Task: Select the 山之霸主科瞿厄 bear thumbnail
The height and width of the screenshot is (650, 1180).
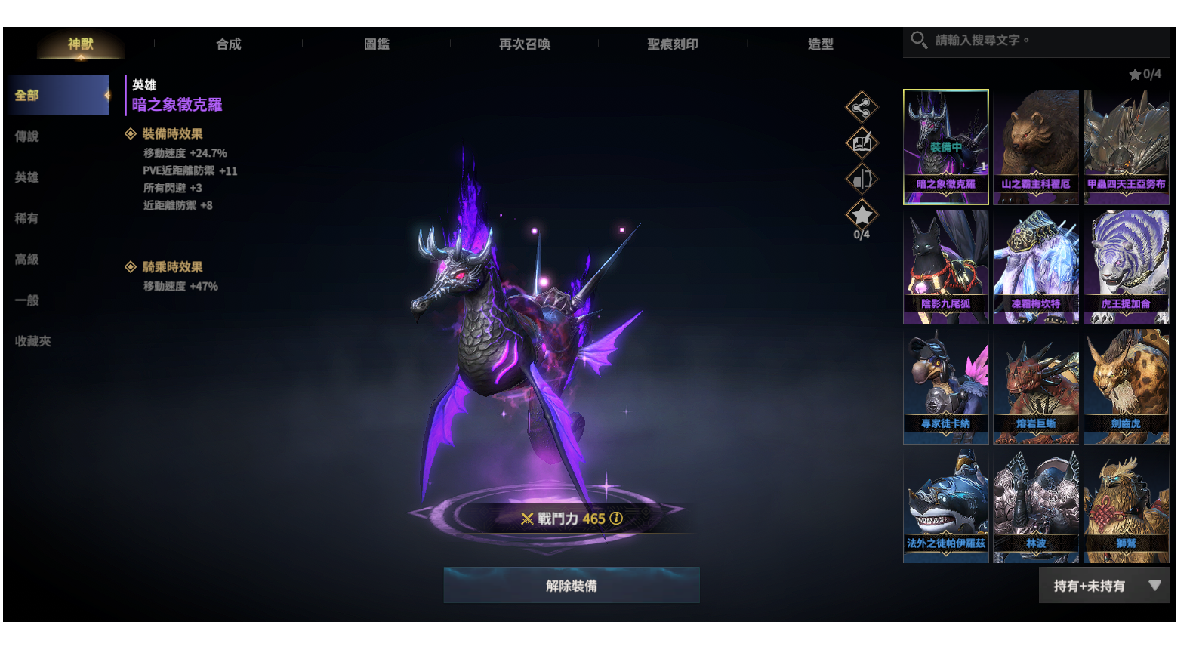Action: (x=1036, y=146)
